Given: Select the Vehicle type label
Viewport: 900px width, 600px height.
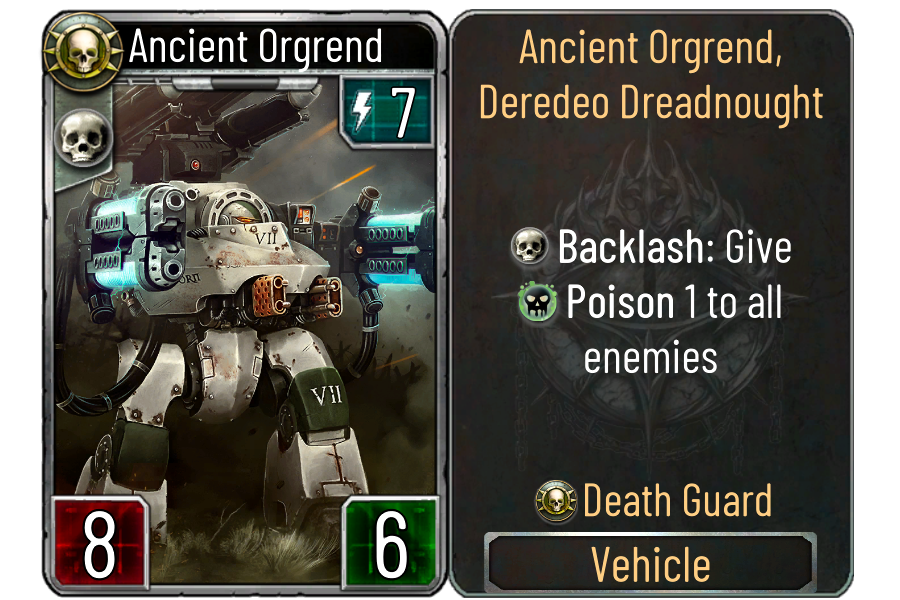Looking at the screenshot, I should (650, 565).
